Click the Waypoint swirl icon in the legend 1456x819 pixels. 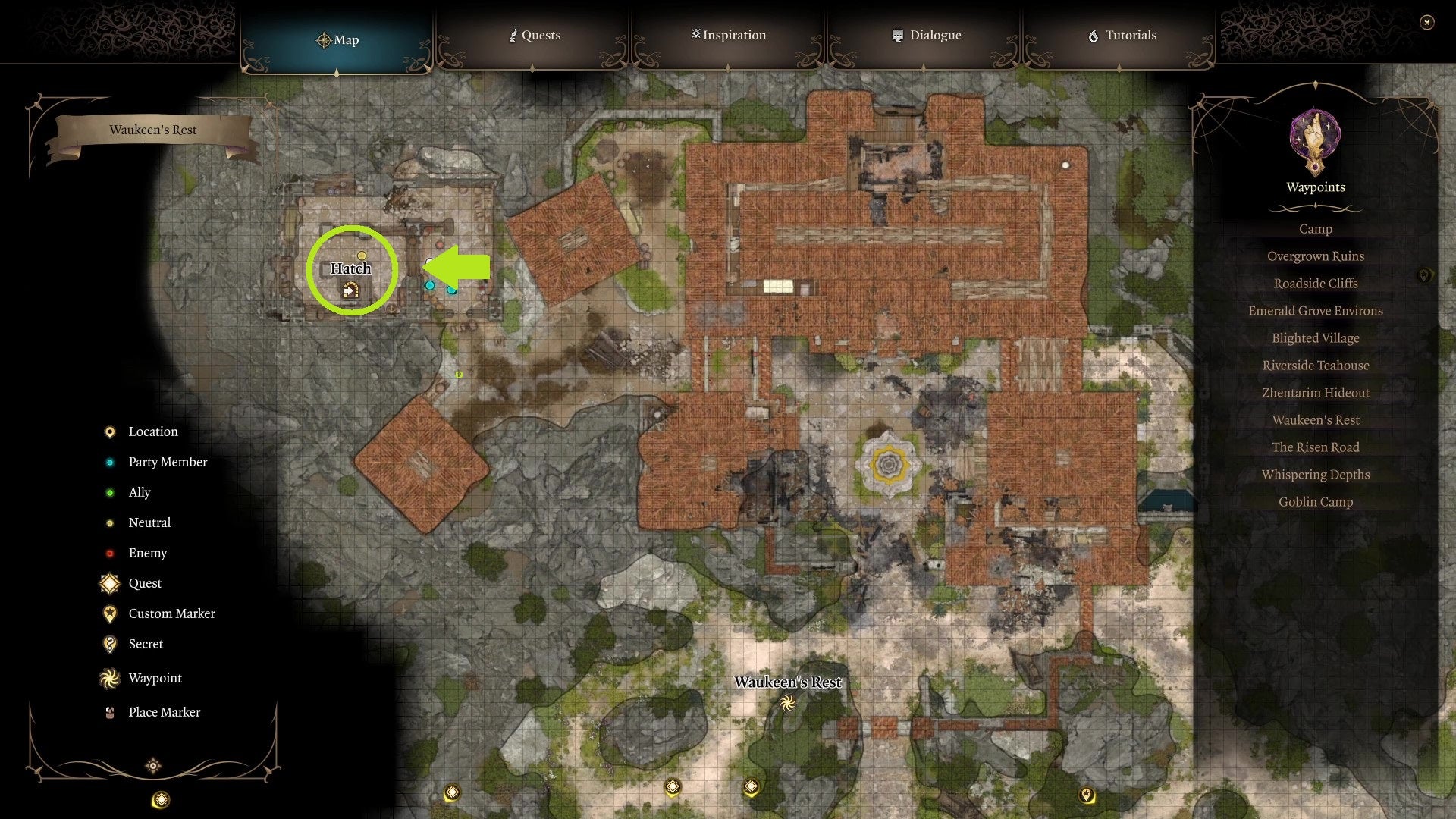point(110,678)
